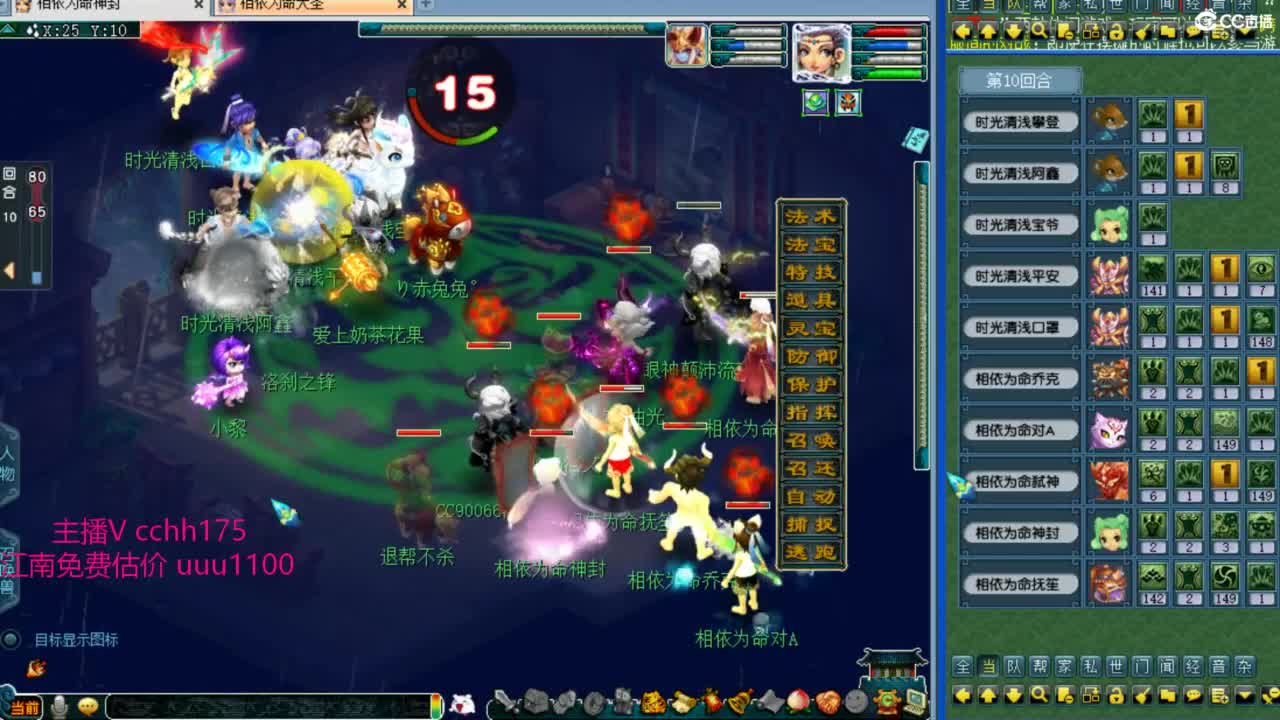Enable auto-battle via the 自动 command

click(810, 495)
